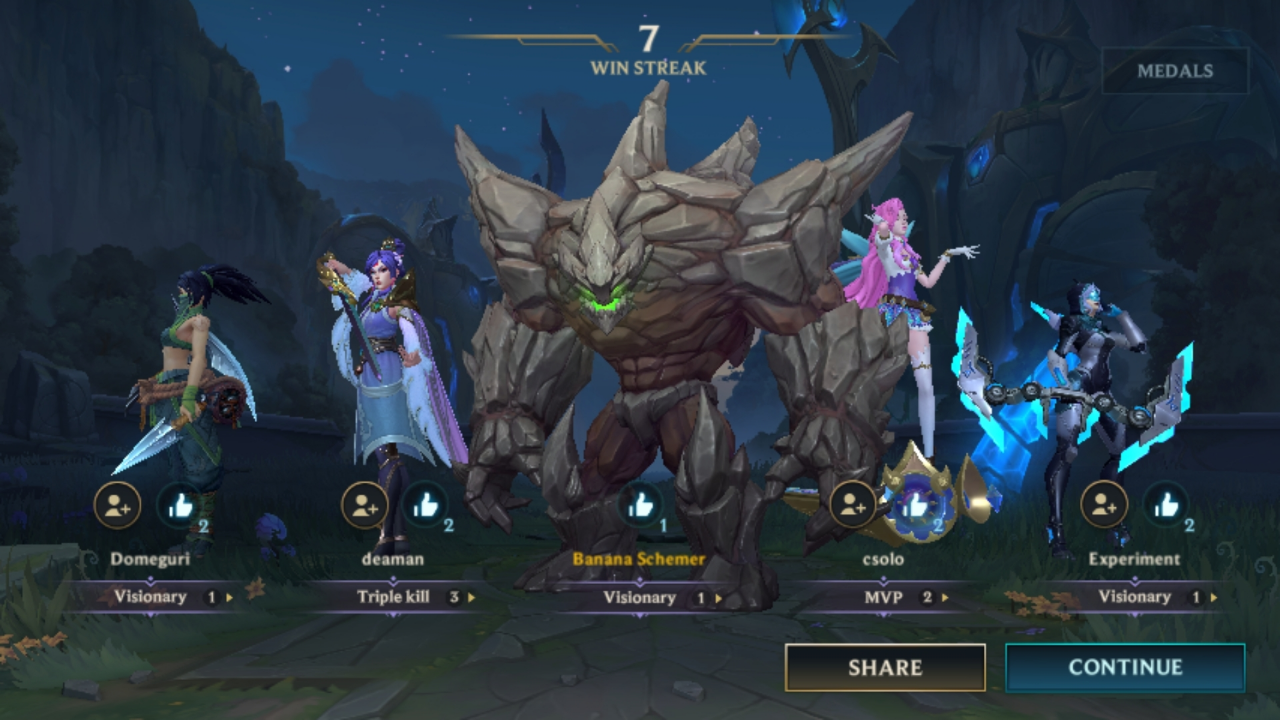Like deaman's performance

[427, 505]
